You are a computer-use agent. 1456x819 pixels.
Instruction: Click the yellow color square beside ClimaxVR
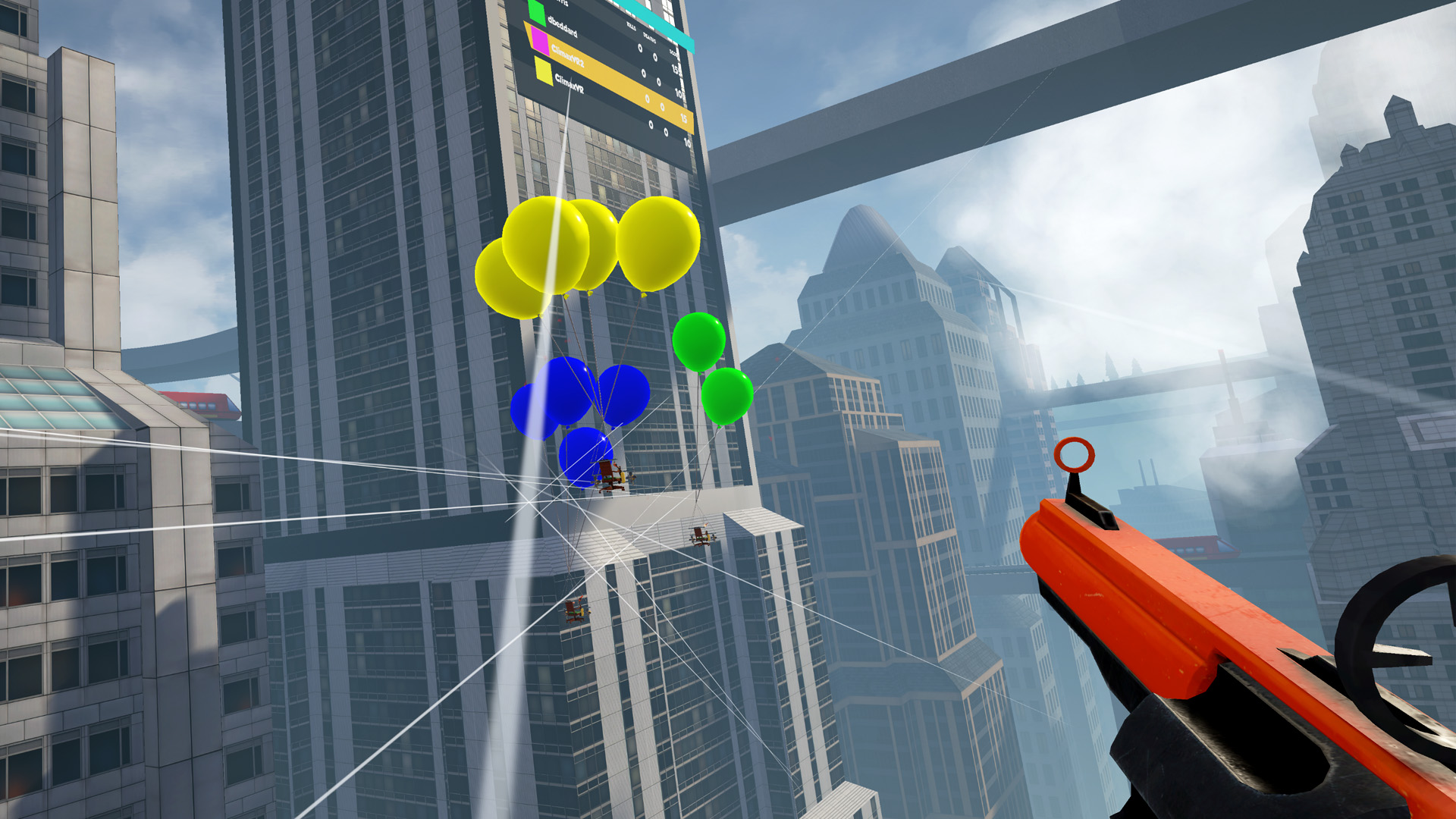pos(544,71)
